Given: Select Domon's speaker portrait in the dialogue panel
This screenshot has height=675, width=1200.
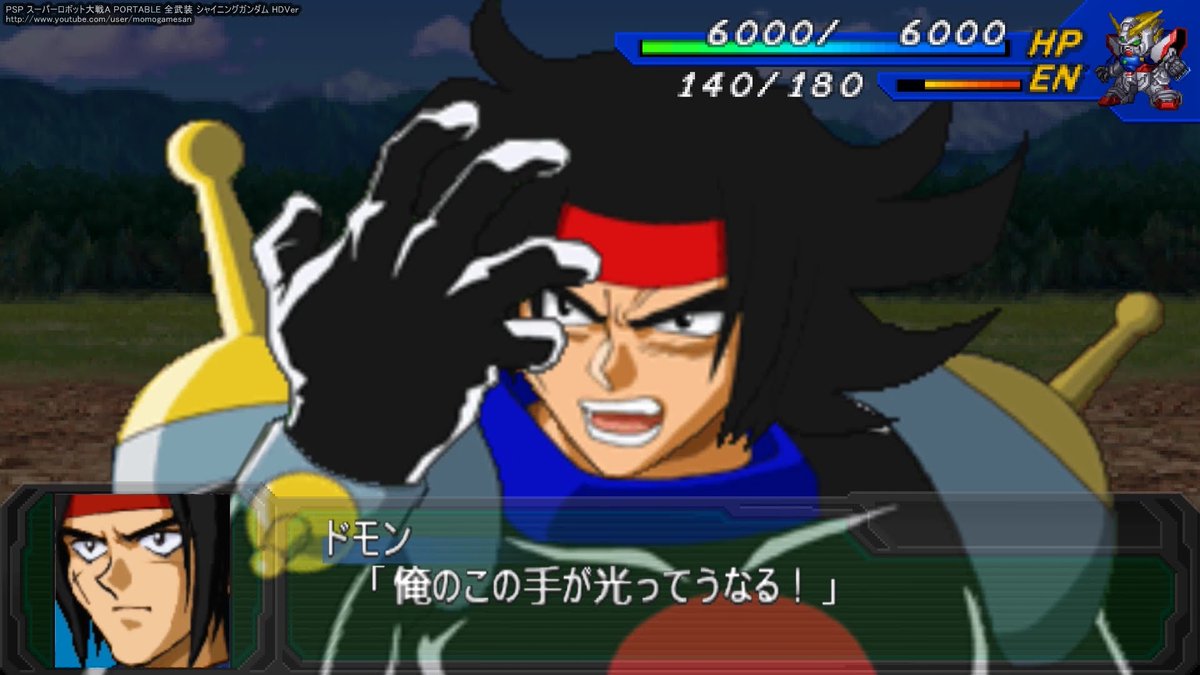Looking at the screenshot, I should pos(141,580).
